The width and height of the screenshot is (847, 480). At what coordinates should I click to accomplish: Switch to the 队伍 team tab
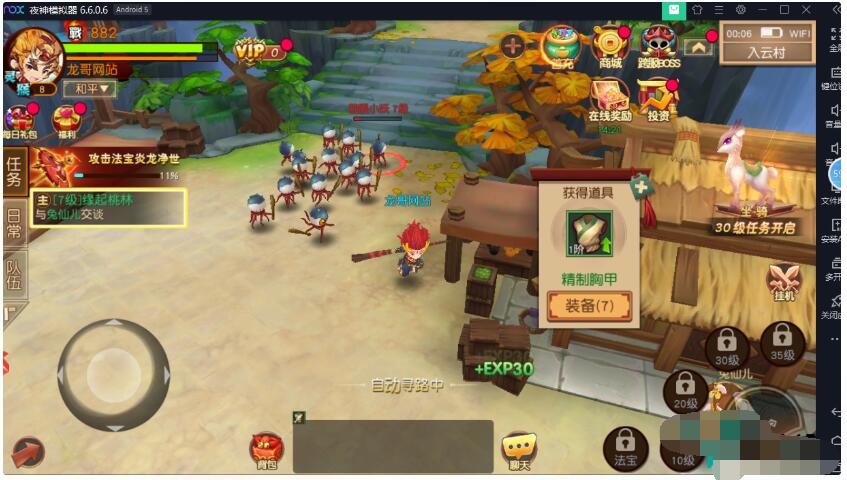pos(14,274)
